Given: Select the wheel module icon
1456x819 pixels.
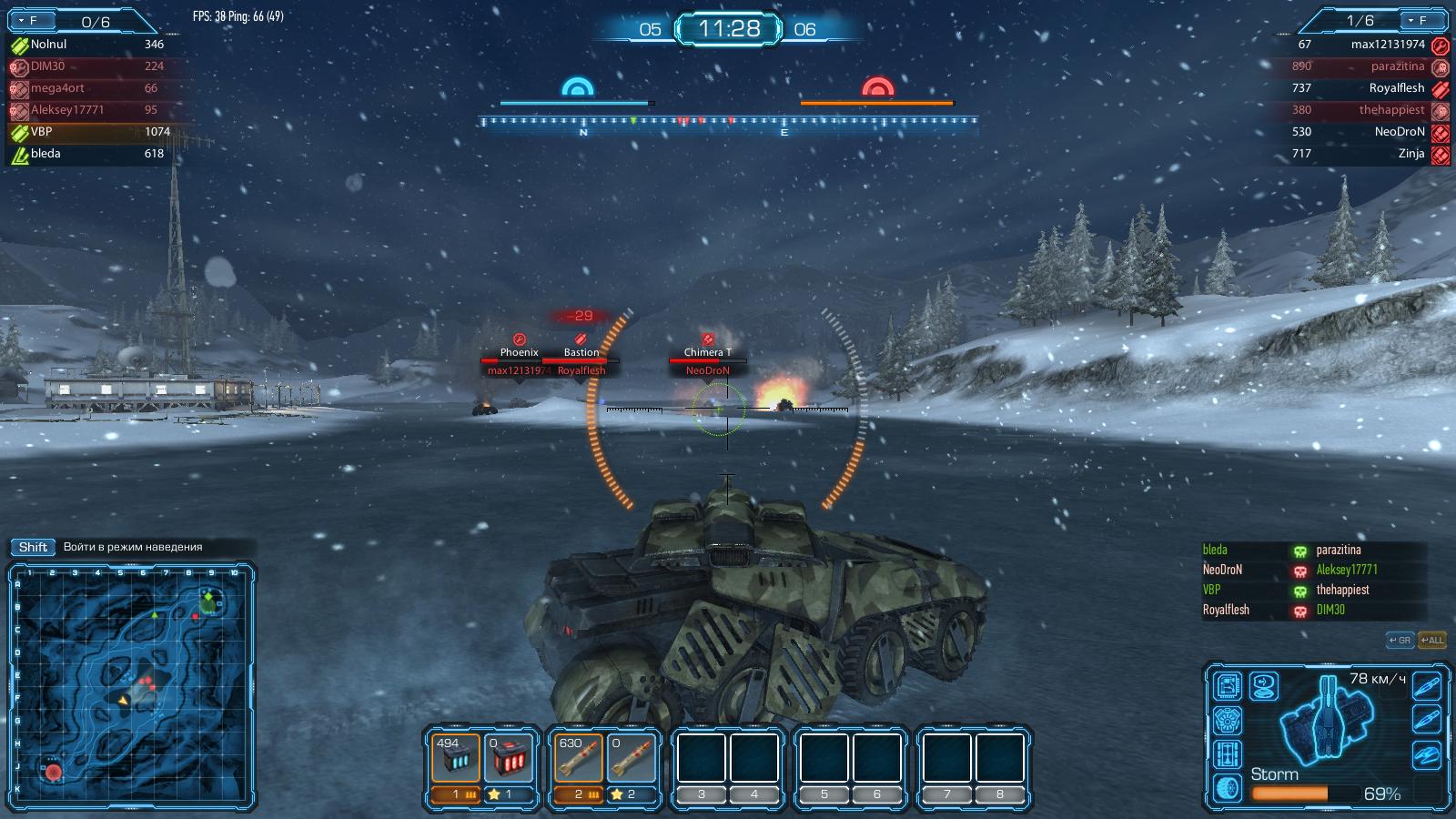Looking at the screenshot, I should [x=1227, y=788].
